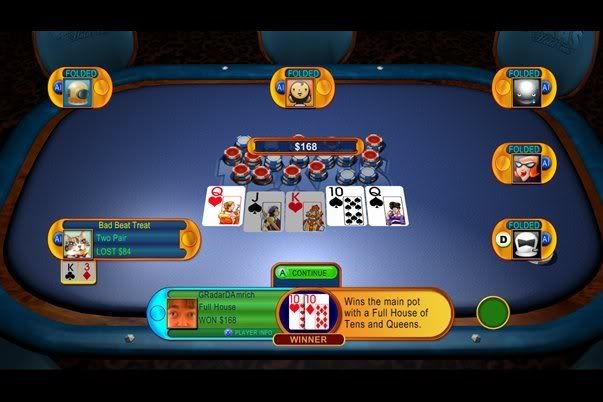Click the round green button beside winner panel
Image resolution: width=603 pixels, height=402 pixels.
tap(493, 312)
